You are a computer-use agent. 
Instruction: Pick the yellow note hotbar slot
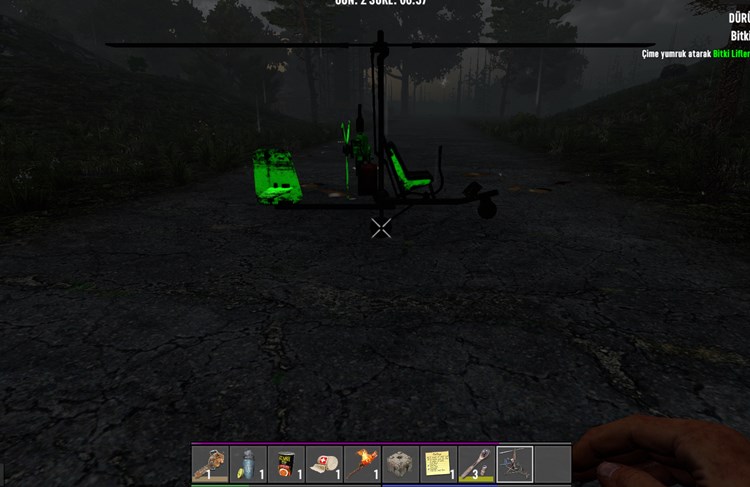438,464
